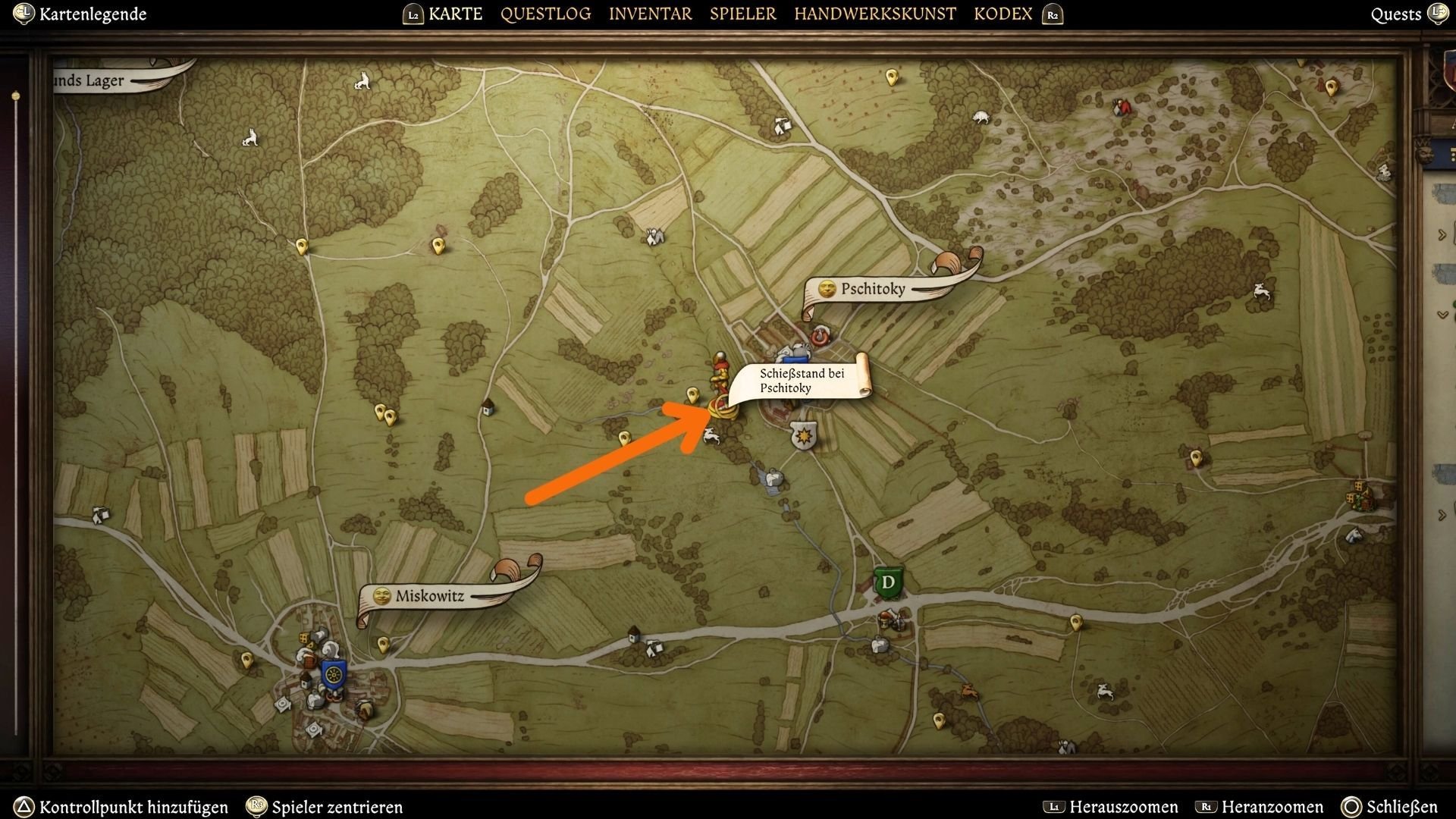This screenshot has height=819, width=1456.
Task: Select the sun shield marker near Pschitoky
Action: coord(803,436)
